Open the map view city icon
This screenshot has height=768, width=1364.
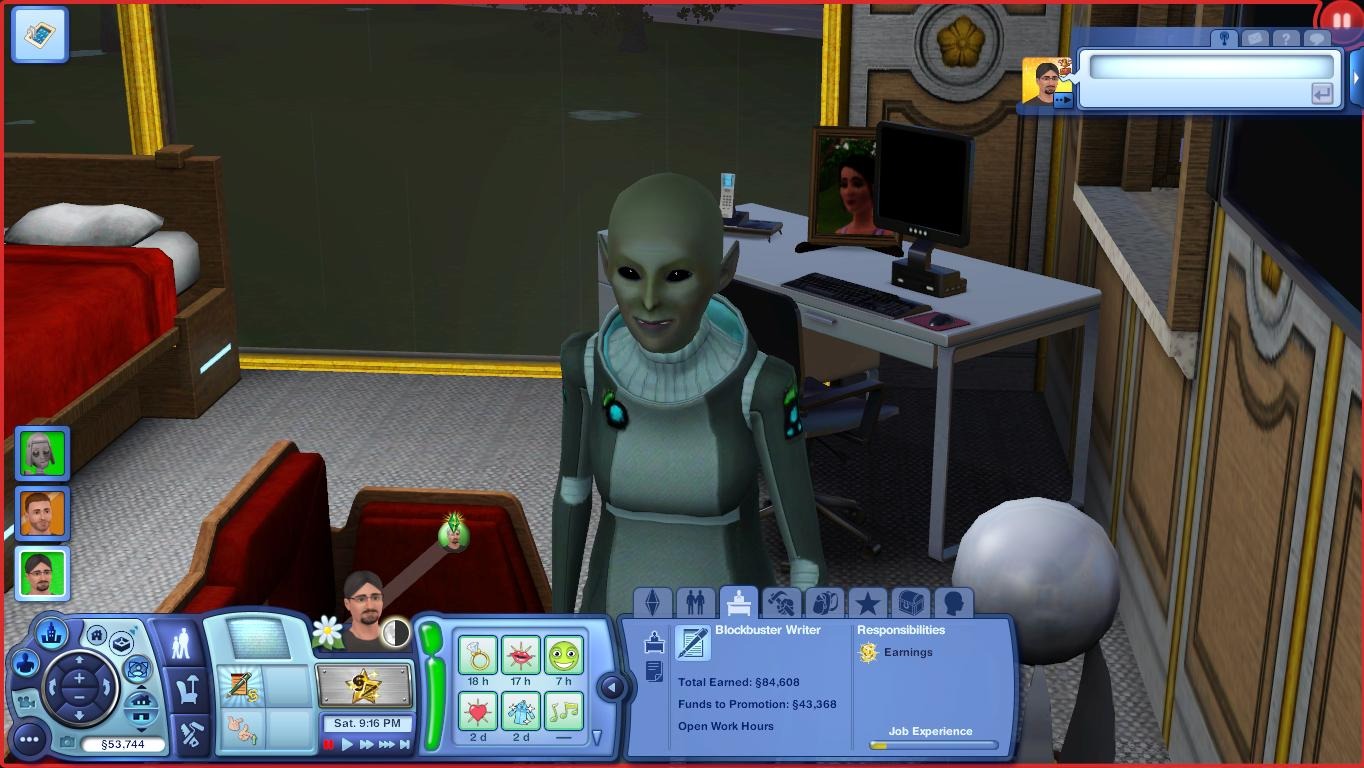[x=52, y=632]
